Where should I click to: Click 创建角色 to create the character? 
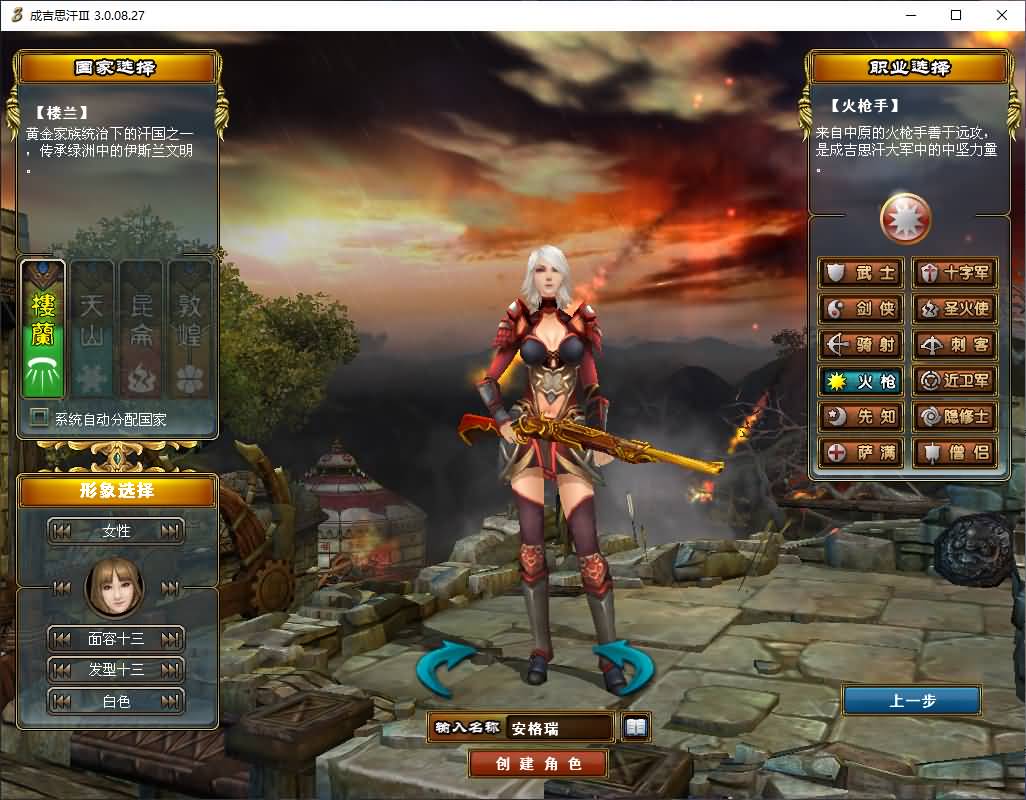539,764
